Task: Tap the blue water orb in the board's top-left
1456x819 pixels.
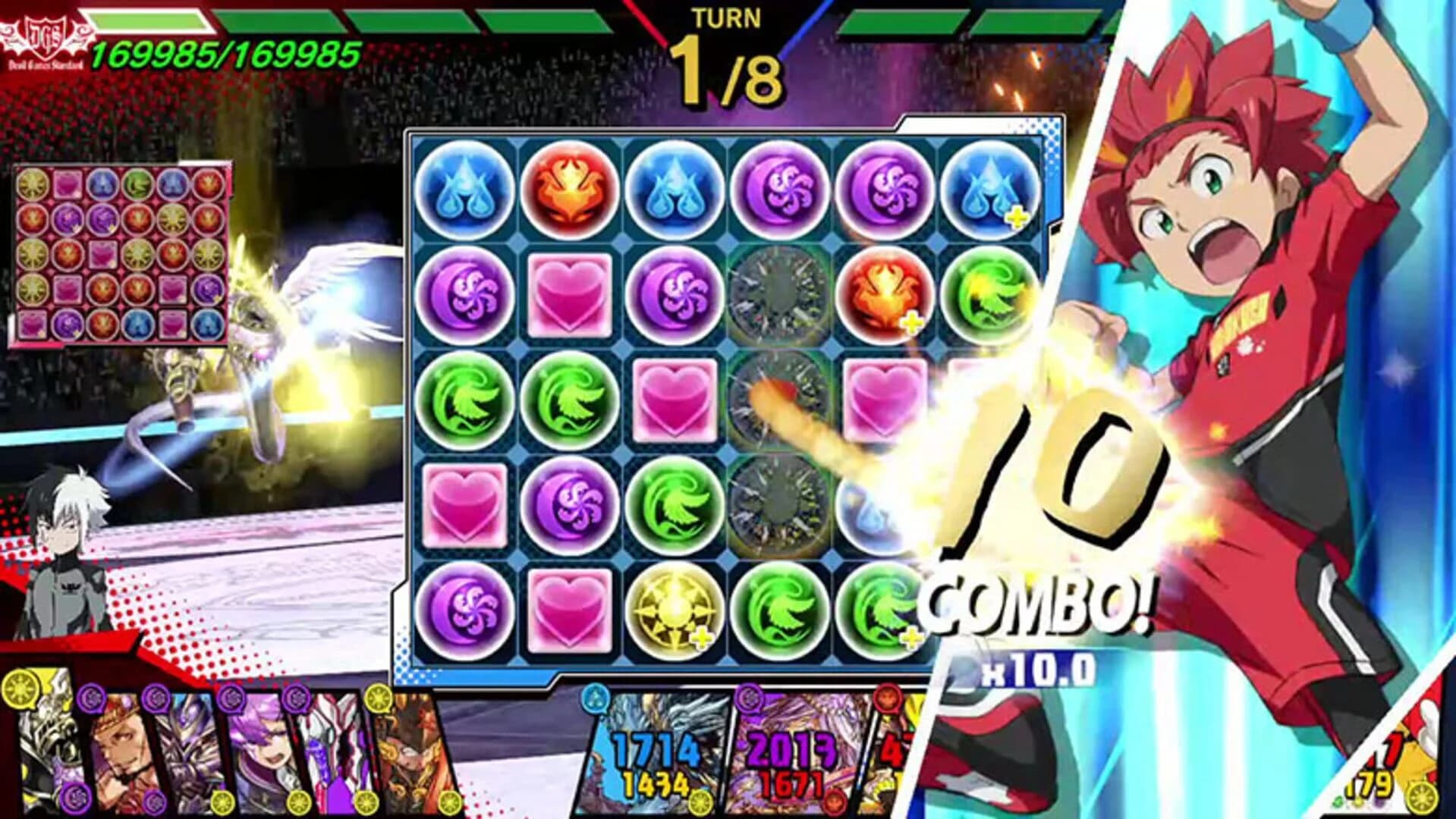Action: [x=465, y=190]
